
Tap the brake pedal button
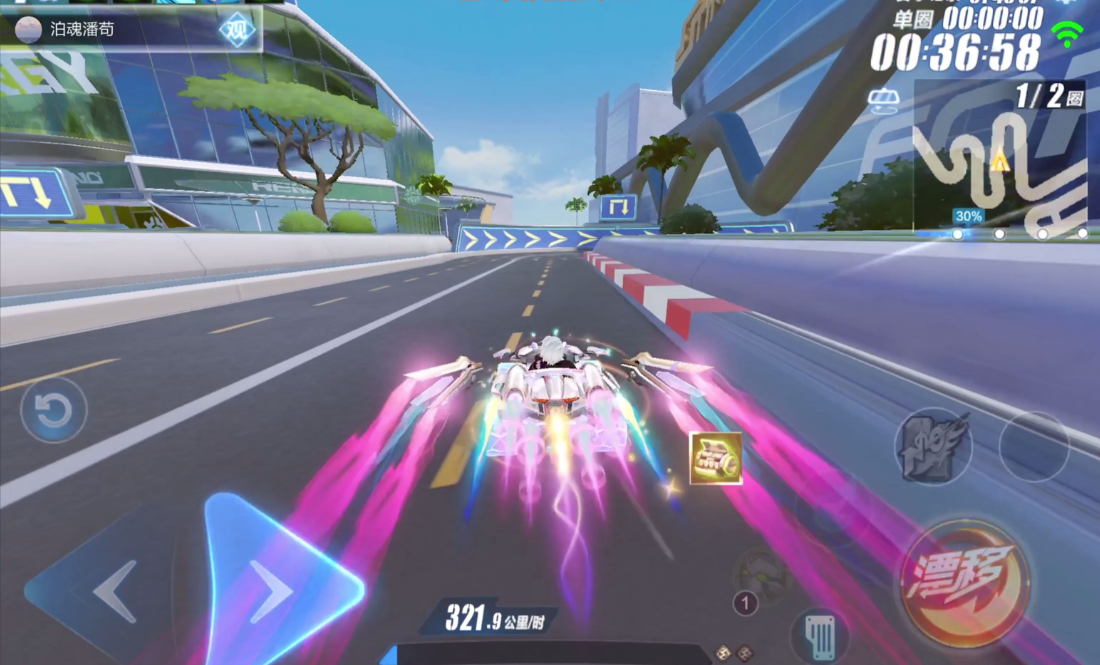point(821,634)
